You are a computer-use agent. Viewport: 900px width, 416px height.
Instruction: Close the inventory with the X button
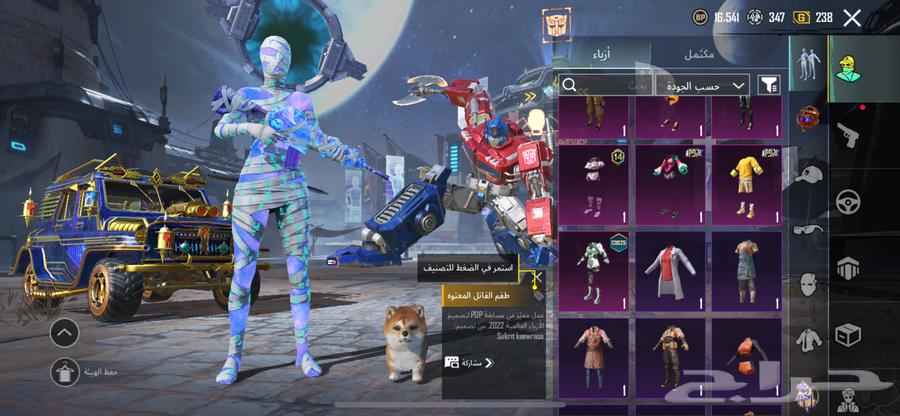click(852, 17)
